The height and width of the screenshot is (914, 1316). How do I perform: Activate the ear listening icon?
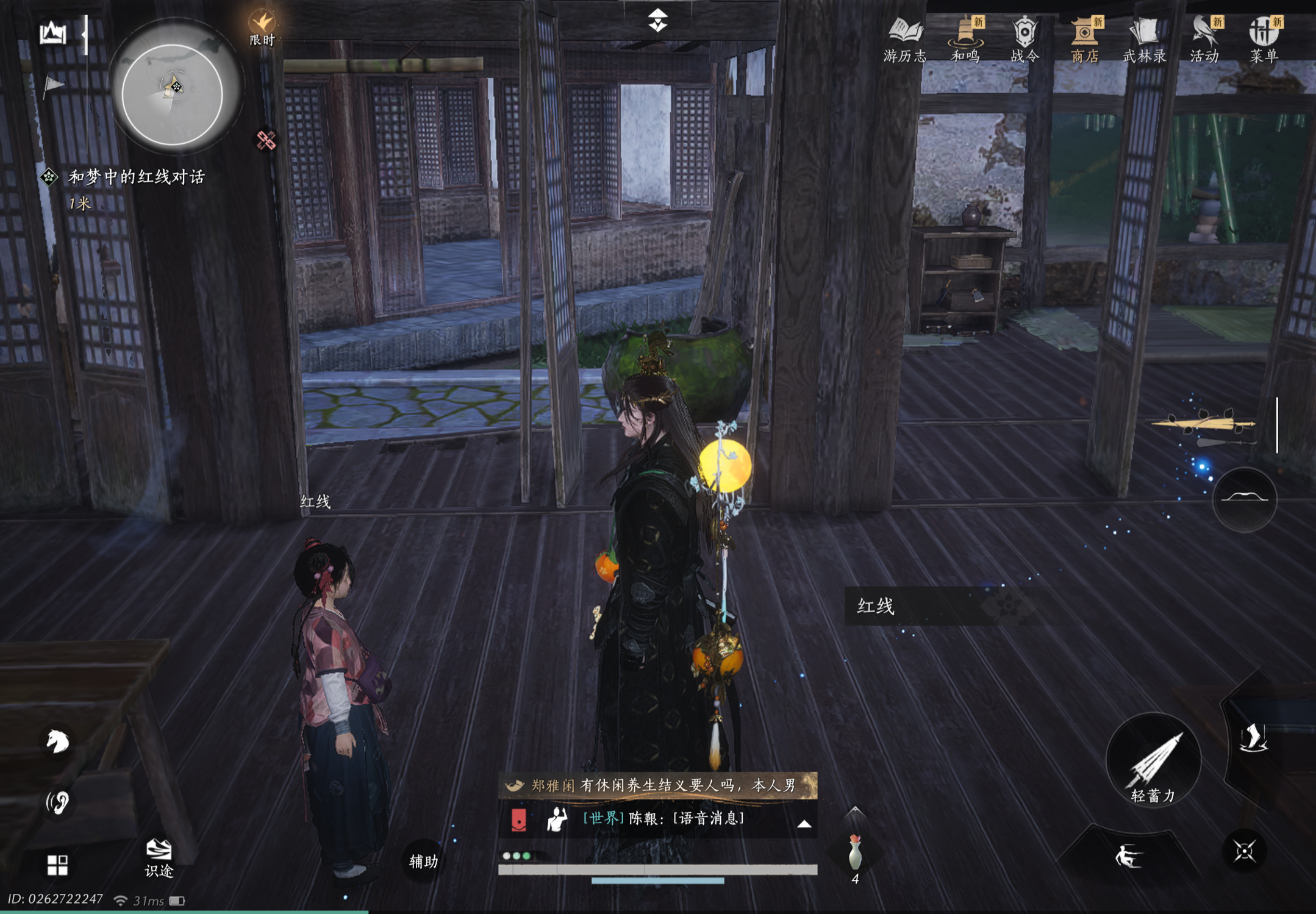(58, 802)
